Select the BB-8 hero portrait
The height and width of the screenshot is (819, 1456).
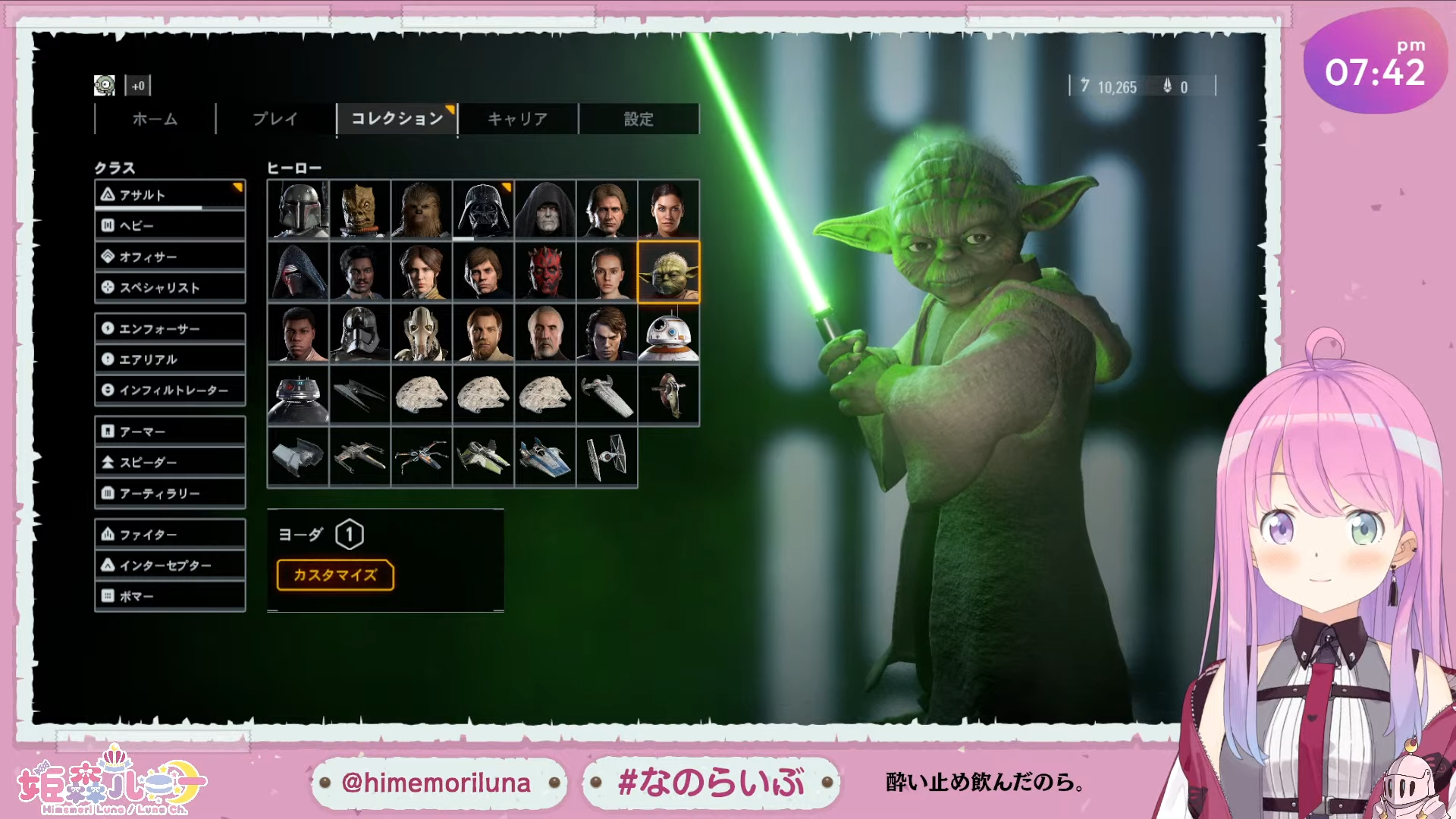[669, 334]
